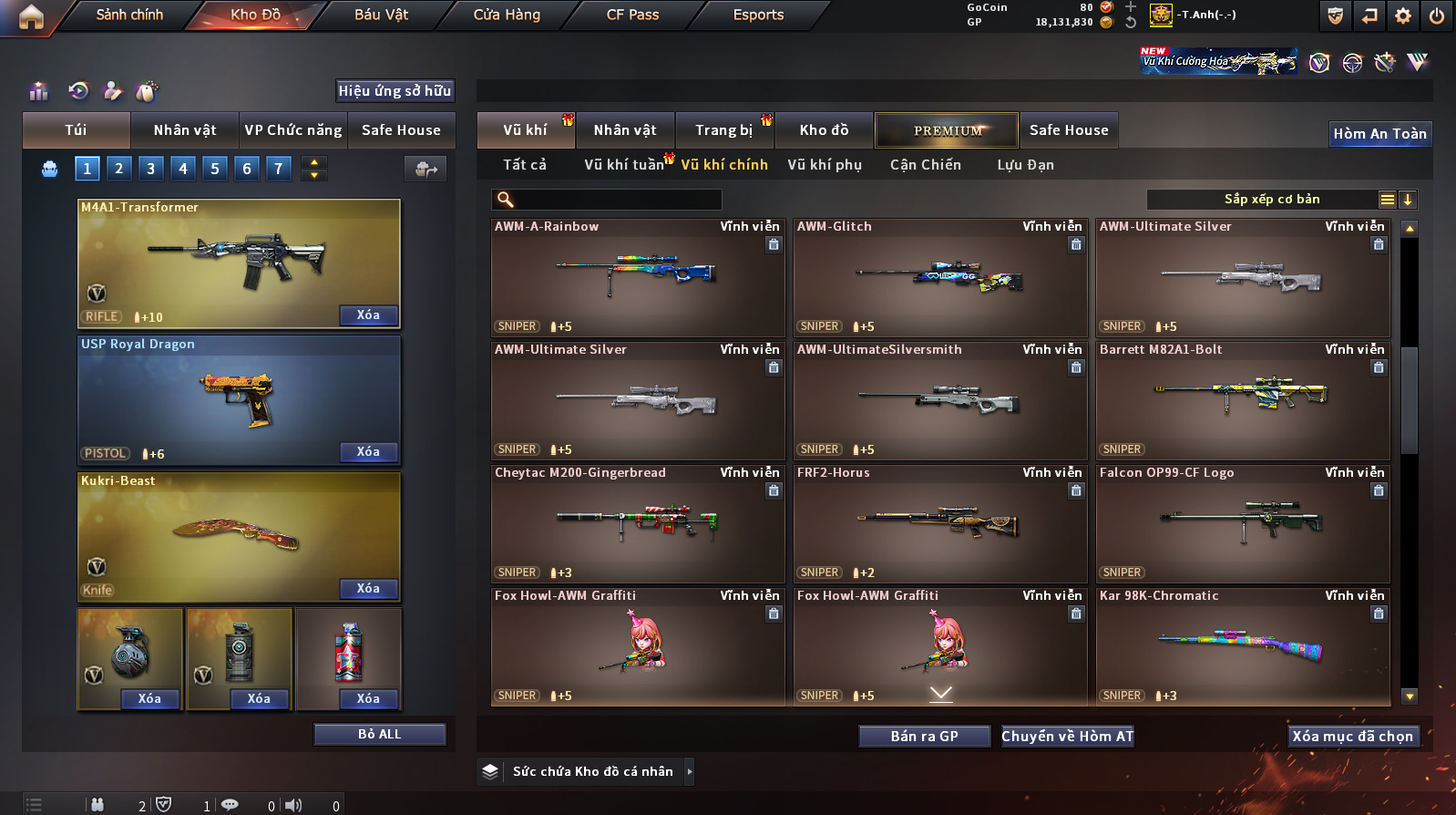
Task: Click Xóa mục đã chọn button
Action: 1352,737
